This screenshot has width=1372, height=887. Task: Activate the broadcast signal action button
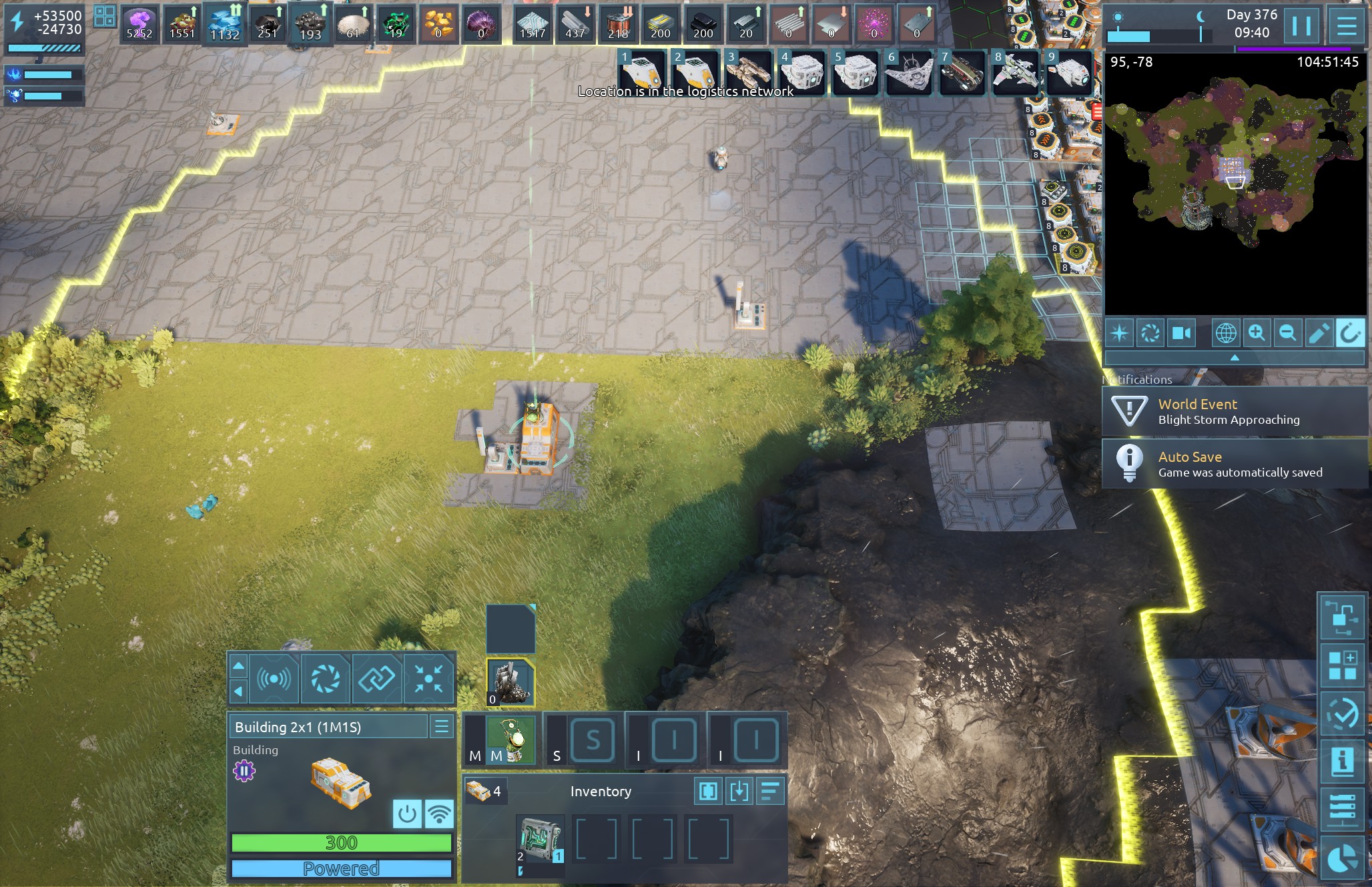274,679
